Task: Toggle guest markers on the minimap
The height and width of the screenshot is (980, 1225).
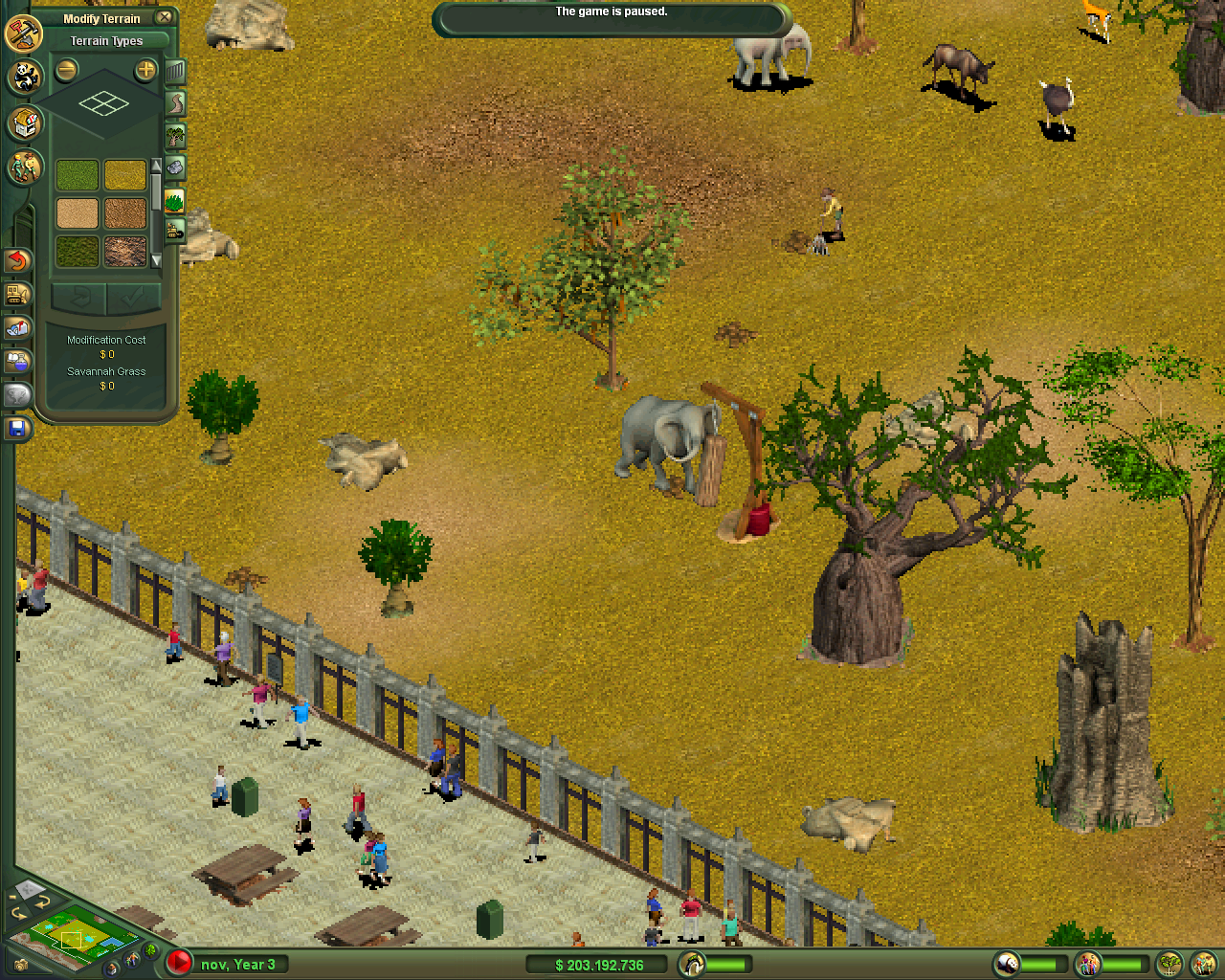Action: (131, 959)
